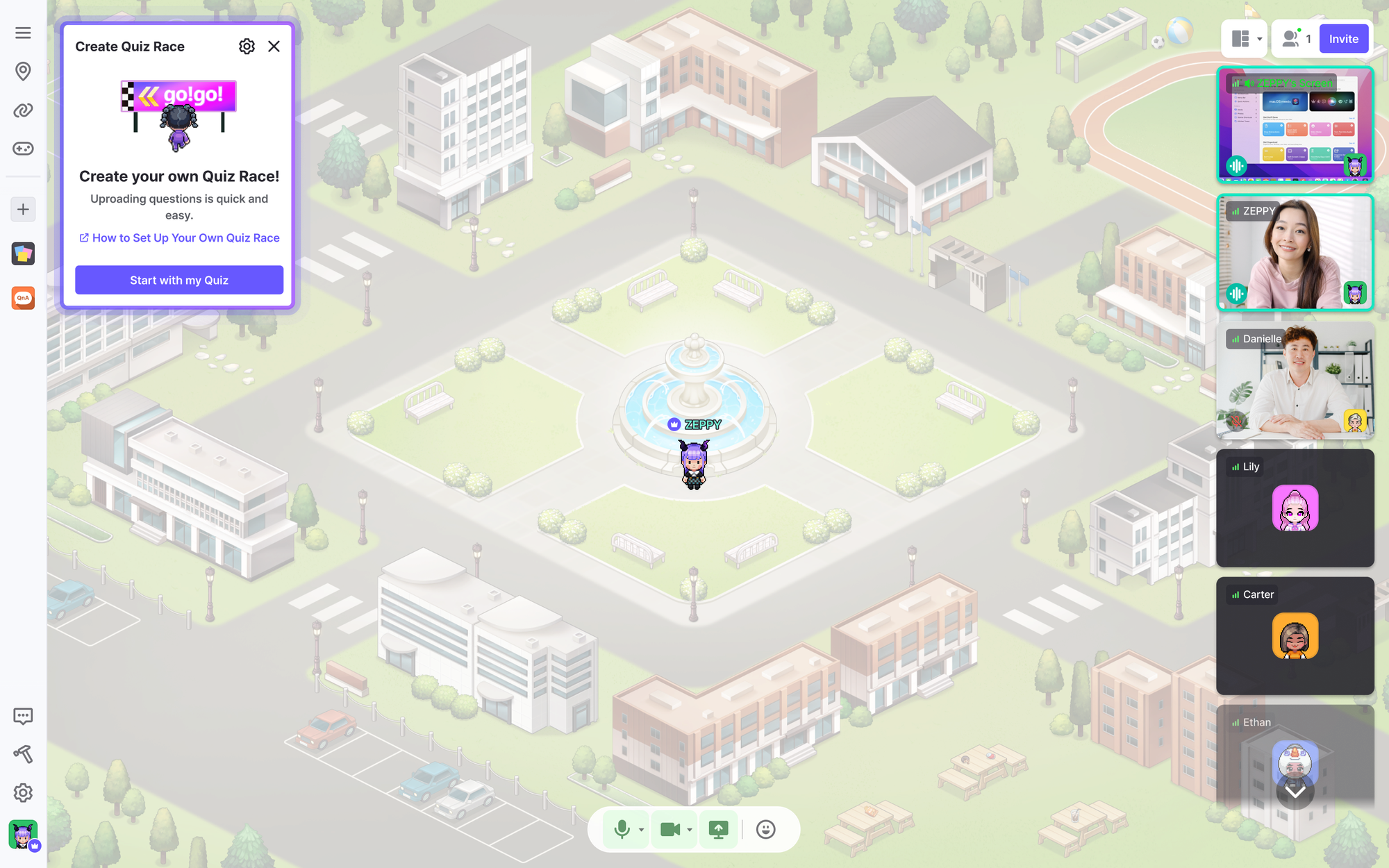Open the hamburger menu
1389x868 pixels.
tap(23, 33)
